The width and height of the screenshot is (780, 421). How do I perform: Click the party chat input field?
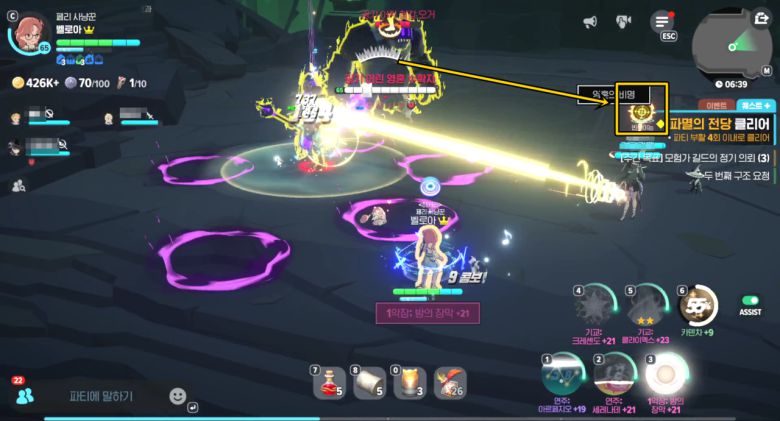[x=100, y=396]
